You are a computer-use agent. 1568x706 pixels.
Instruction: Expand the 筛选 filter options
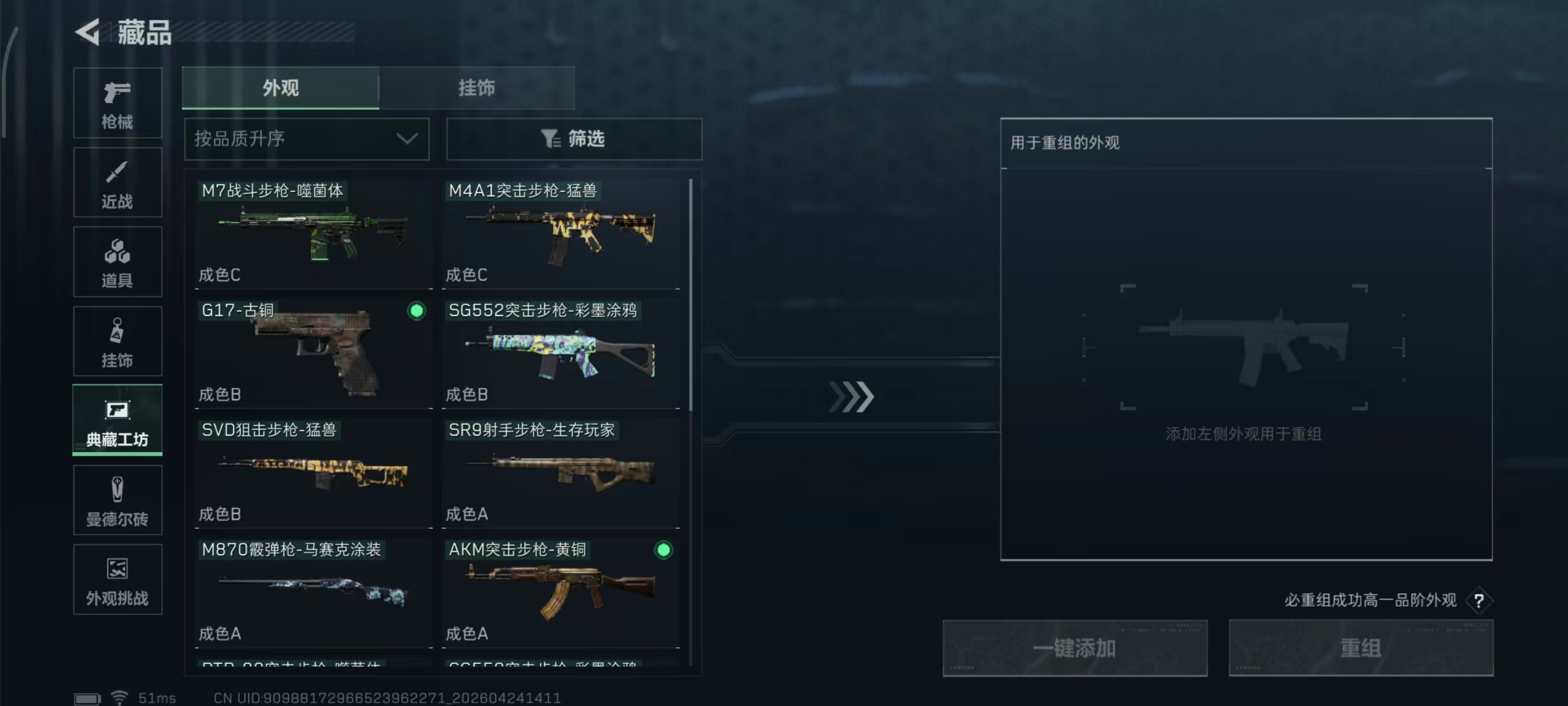[573, 139]
